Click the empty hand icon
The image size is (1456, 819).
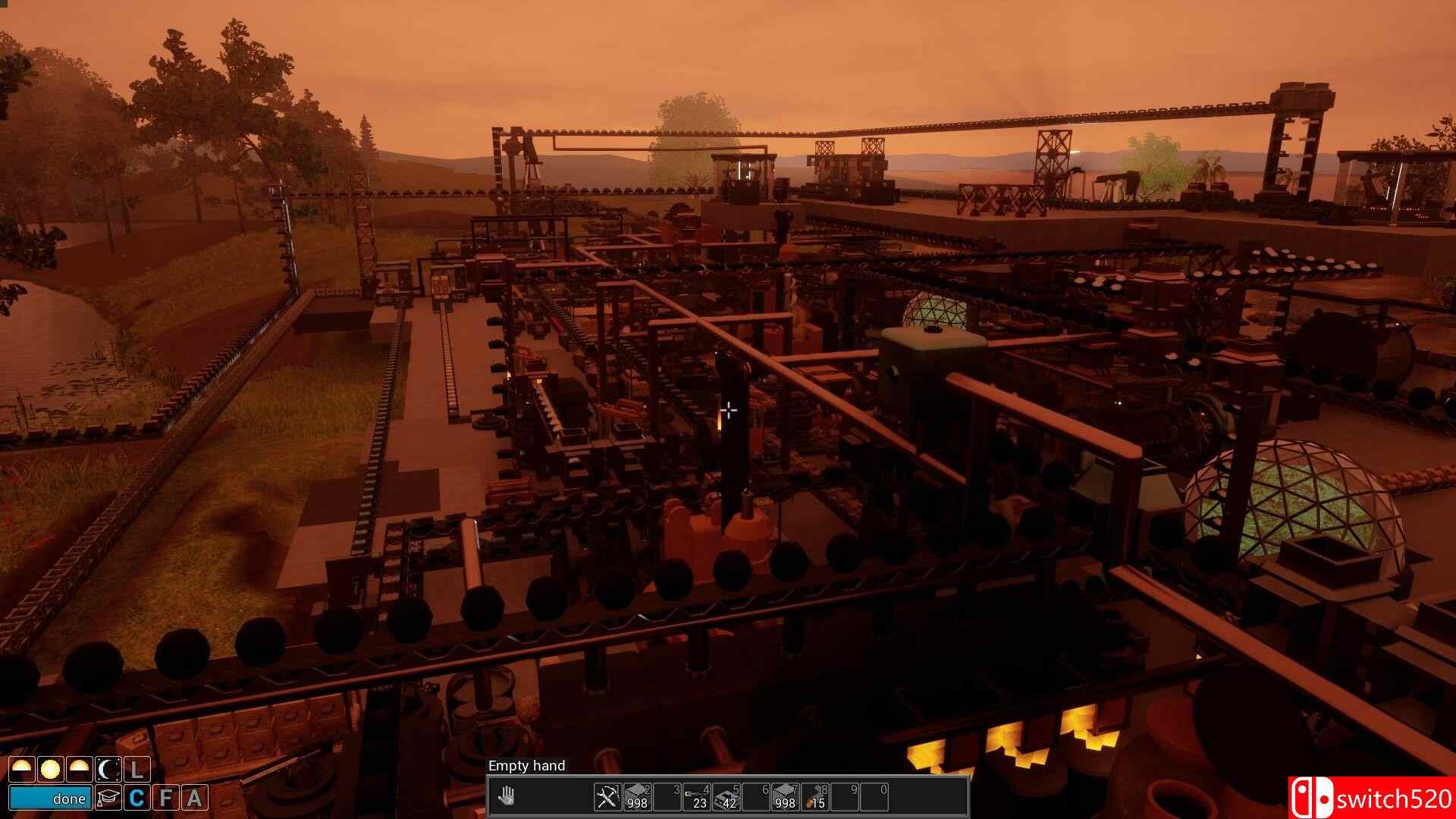point(507,796)
